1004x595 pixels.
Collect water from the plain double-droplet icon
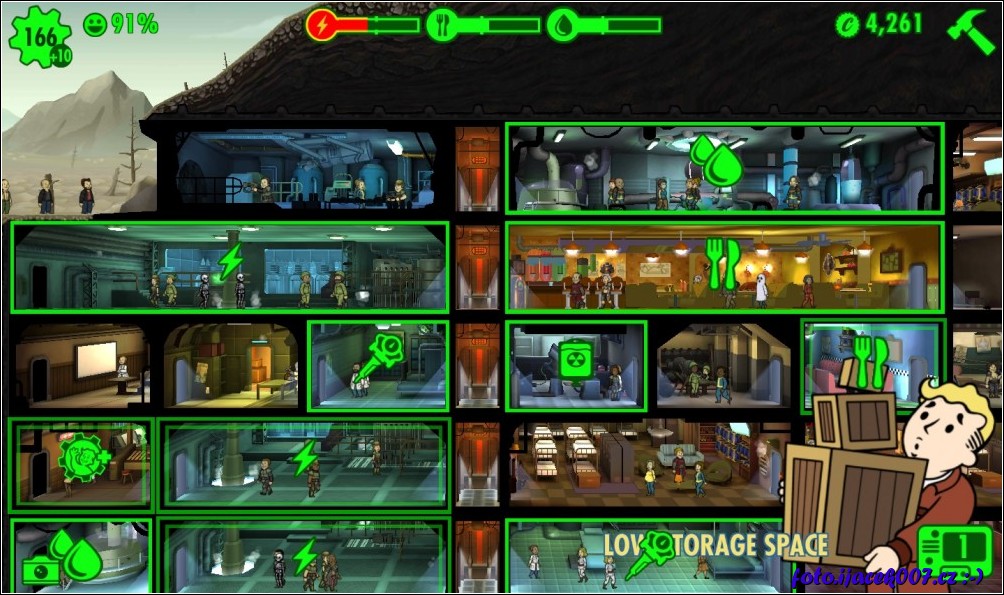[717, 161]
